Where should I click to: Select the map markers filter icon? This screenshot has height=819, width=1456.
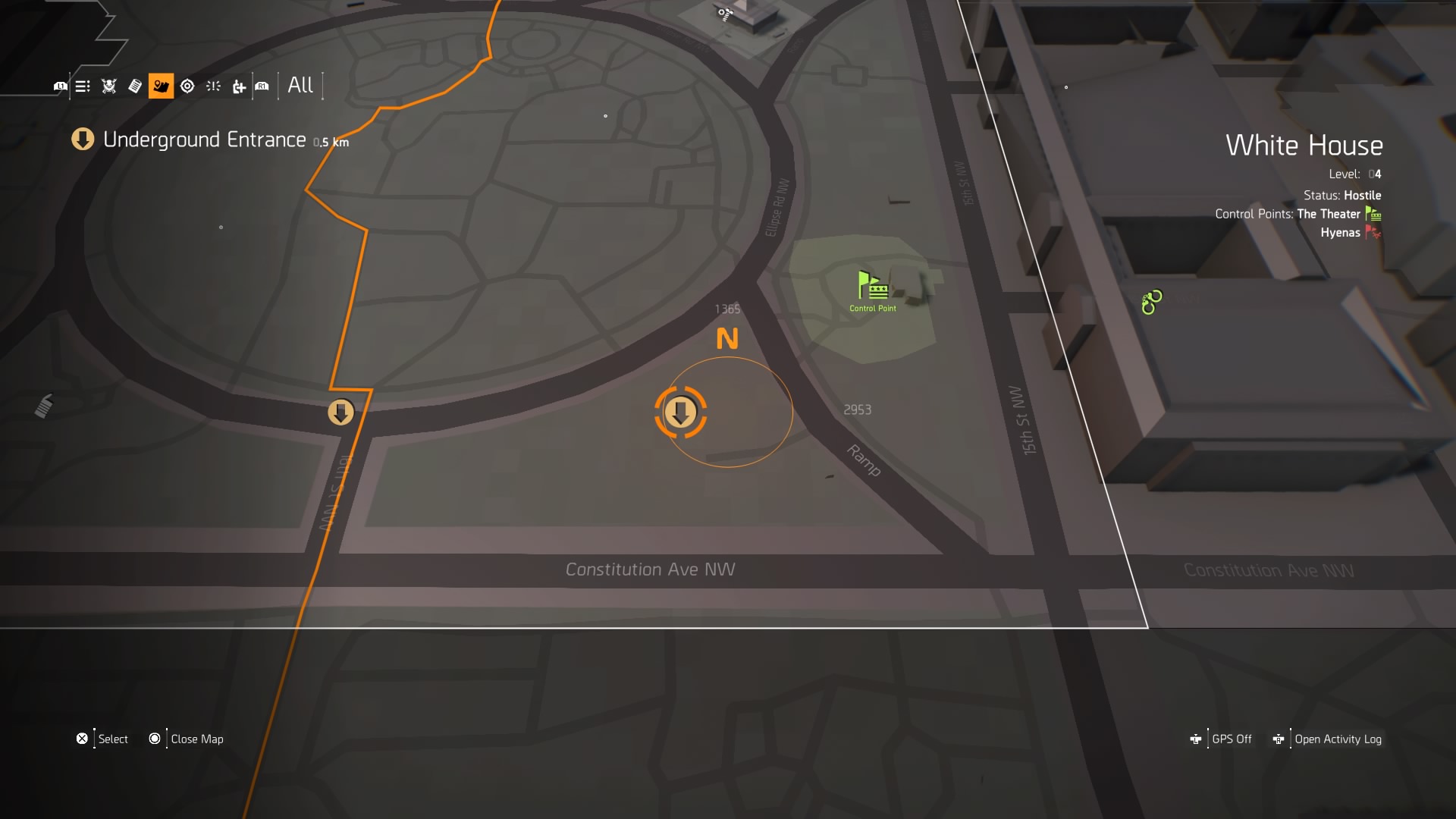click(161, 86)
